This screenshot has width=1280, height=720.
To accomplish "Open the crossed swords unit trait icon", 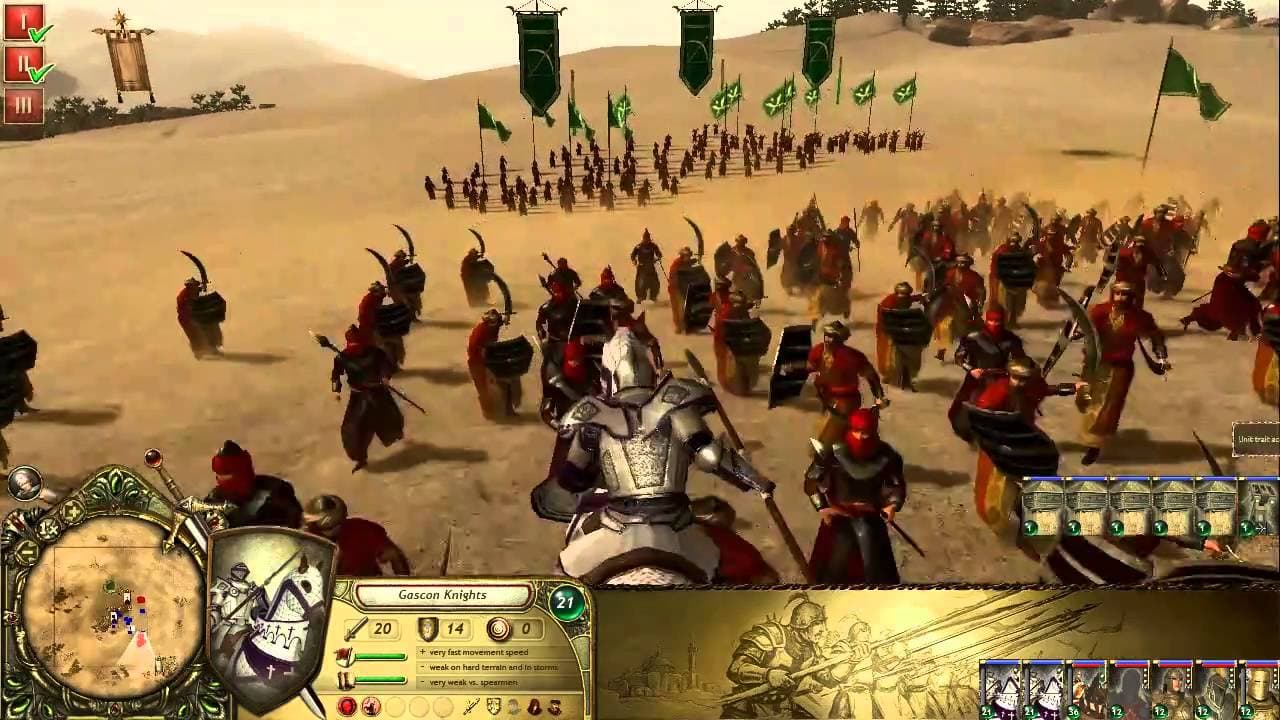I will pos(470,707).
